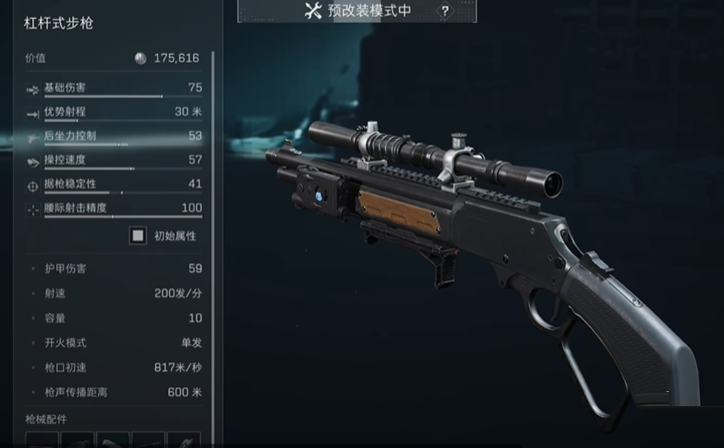Viewport: 724px width, 448px height.
Task: Toggle the 初始属性 checkbox
Action: pyautogui.click(x=138, y=236)
